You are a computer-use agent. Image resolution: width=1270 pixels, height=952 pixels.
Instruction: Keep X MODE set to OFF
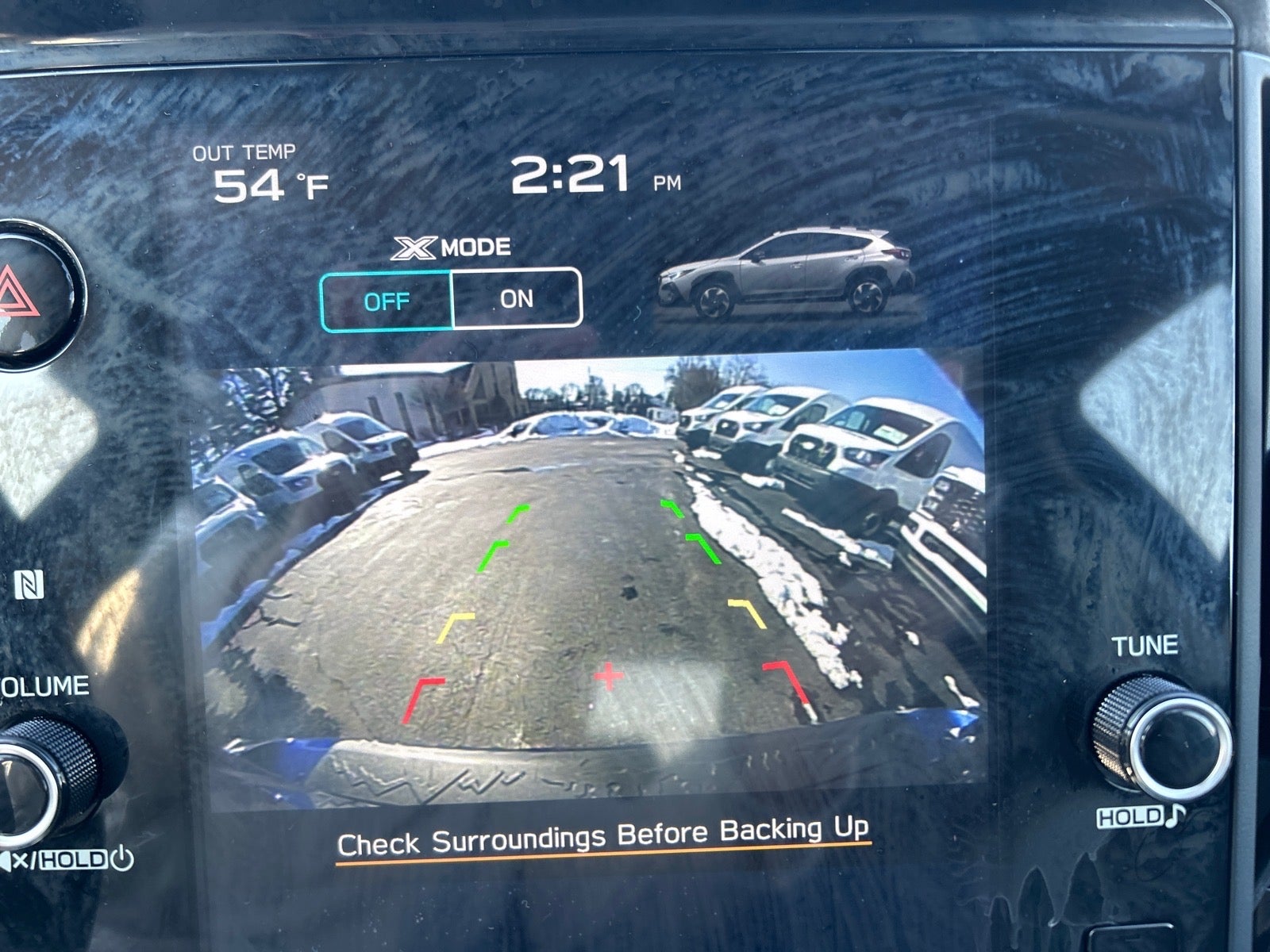pyautogui.click(x=387, y=300)
